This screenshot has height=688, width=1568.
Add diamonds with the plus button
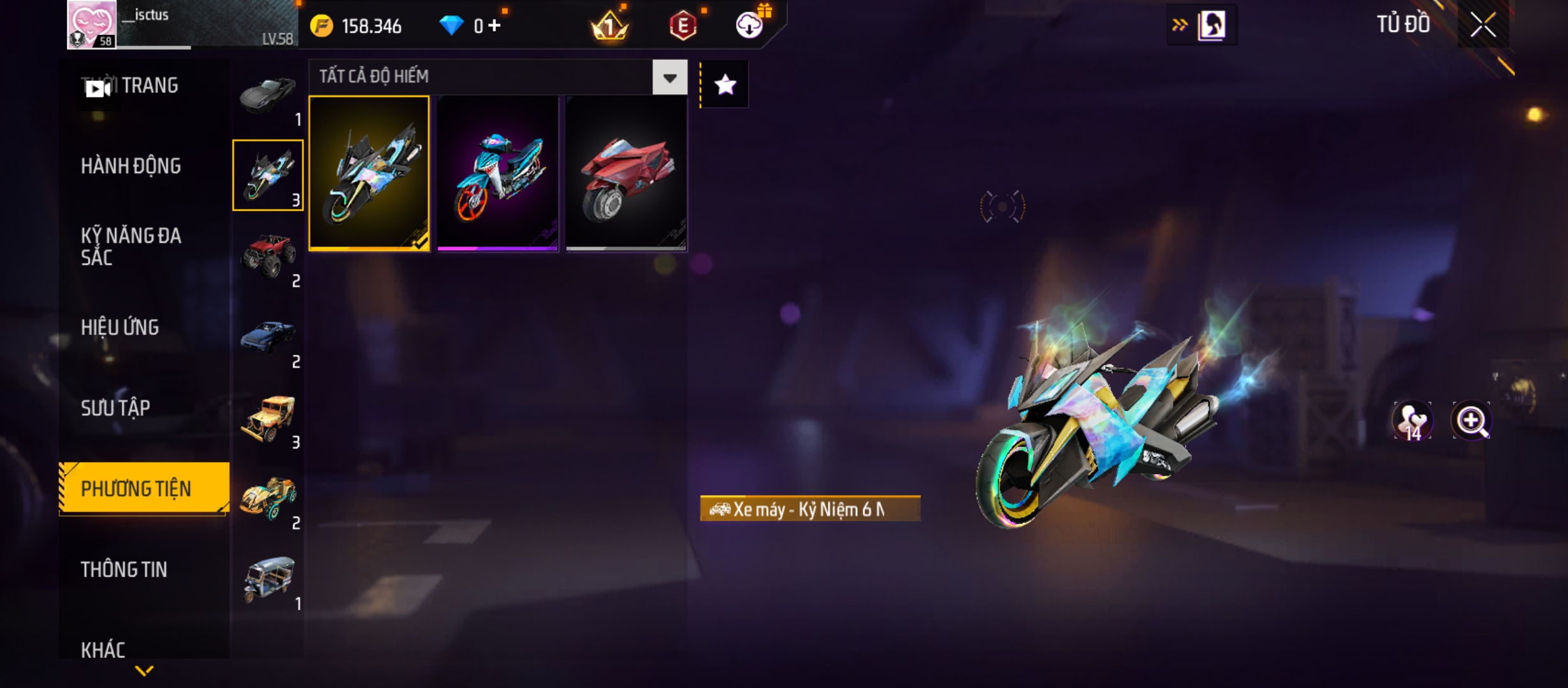(x=495, y=25)
